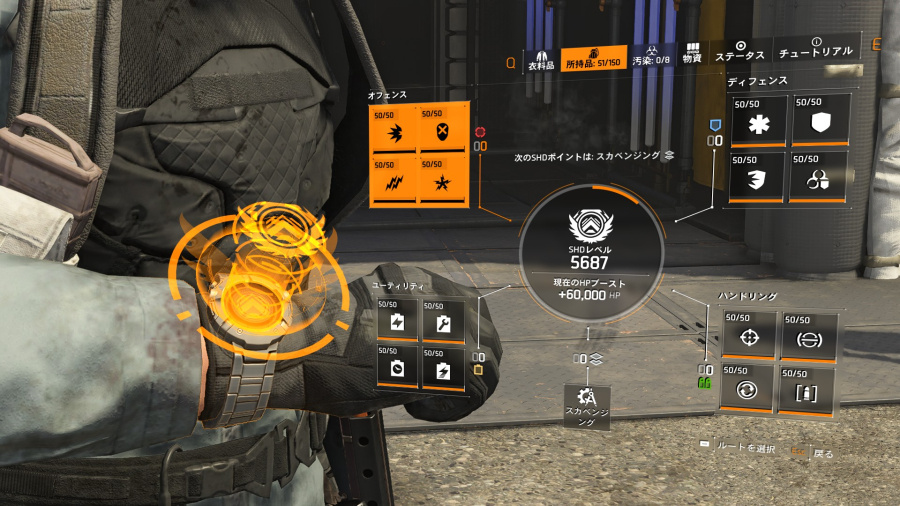Show the ステータス stats tab
The height and width of the screenshot is (506, 900).
click(741, 52)
